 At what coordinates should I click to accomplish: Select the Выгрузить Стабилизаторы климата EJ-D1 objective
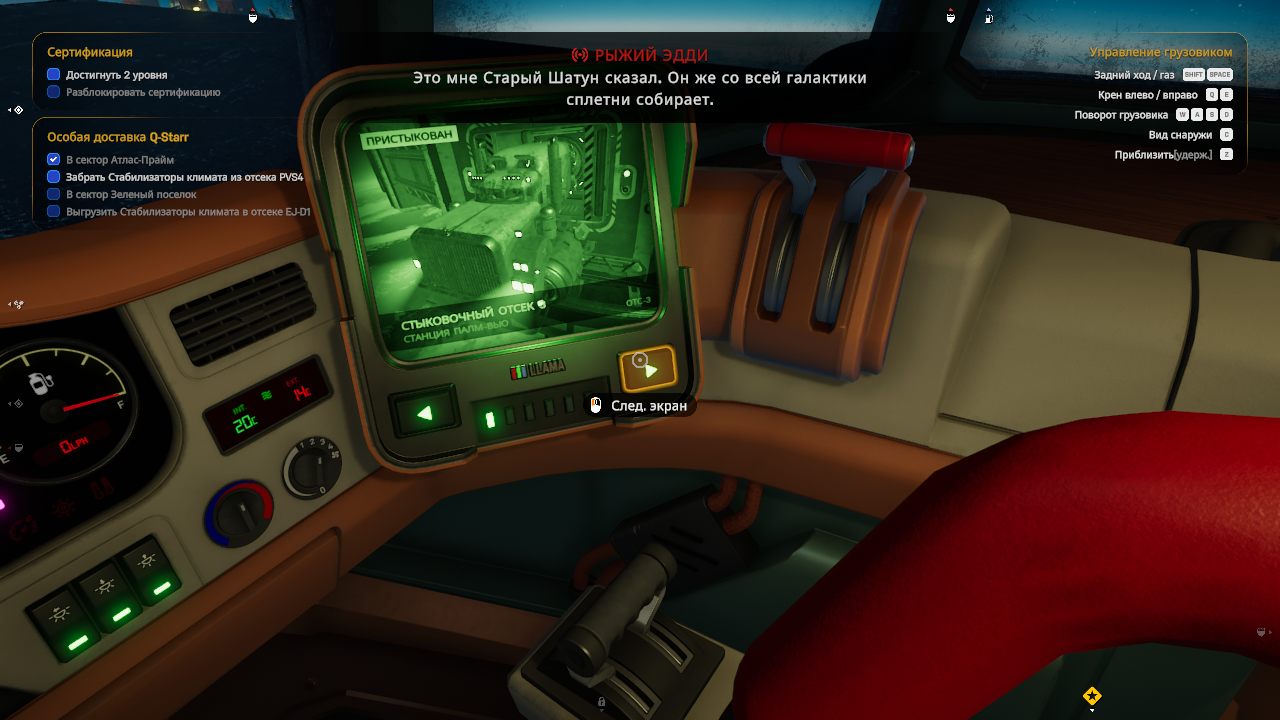coord(188,212)
